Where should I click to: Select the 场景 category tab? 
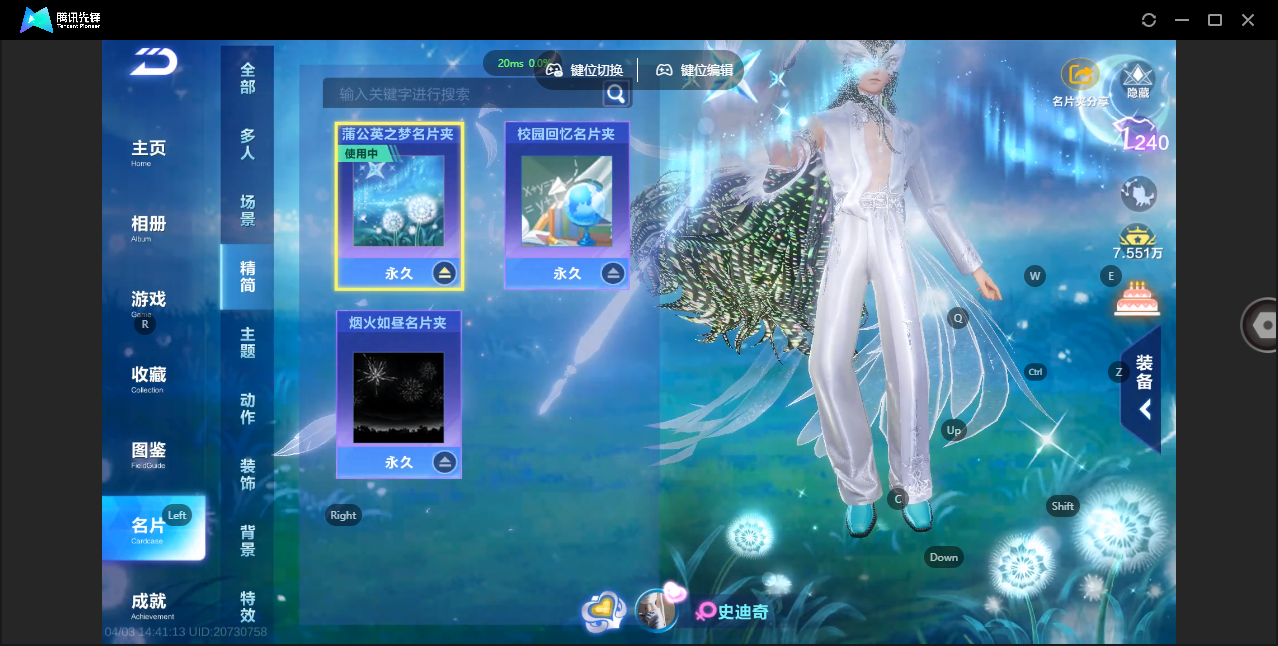point(247,211)
